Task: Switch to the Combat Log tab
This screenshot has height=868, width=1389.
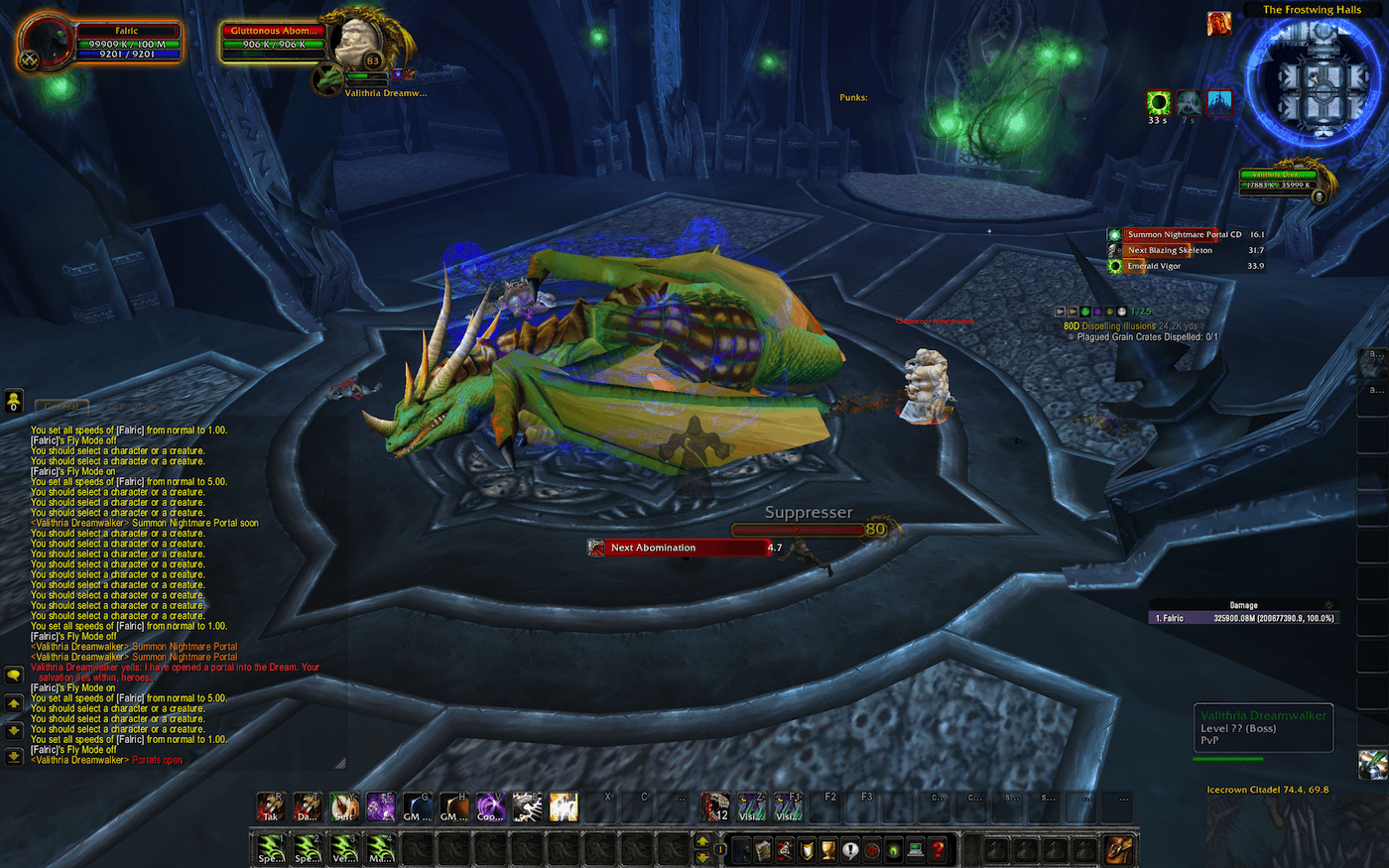Action: (x=134, y=407)
